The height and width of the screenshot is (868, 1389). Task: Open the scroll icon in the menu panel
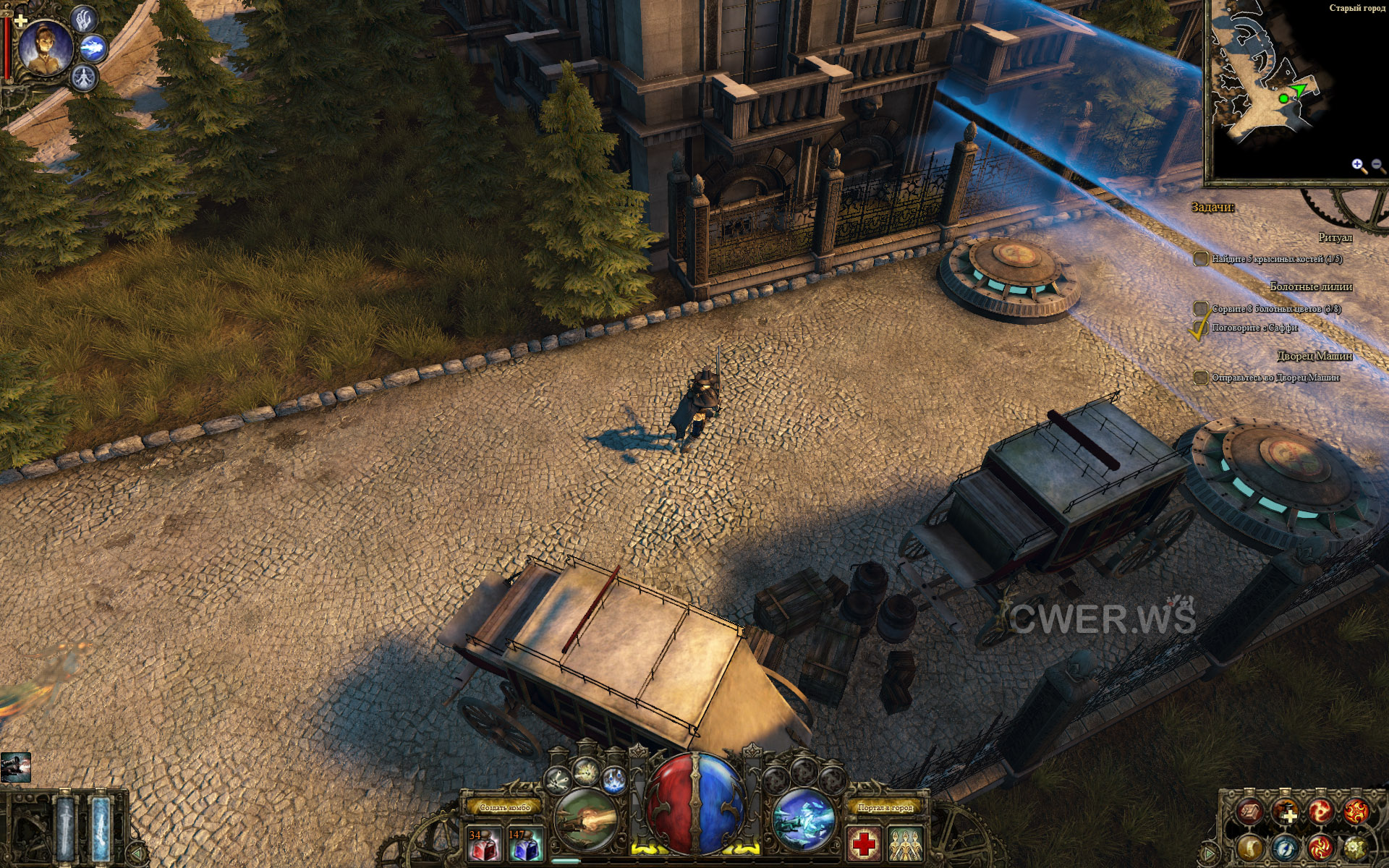pyautogui.click(x=1250, y=812)
